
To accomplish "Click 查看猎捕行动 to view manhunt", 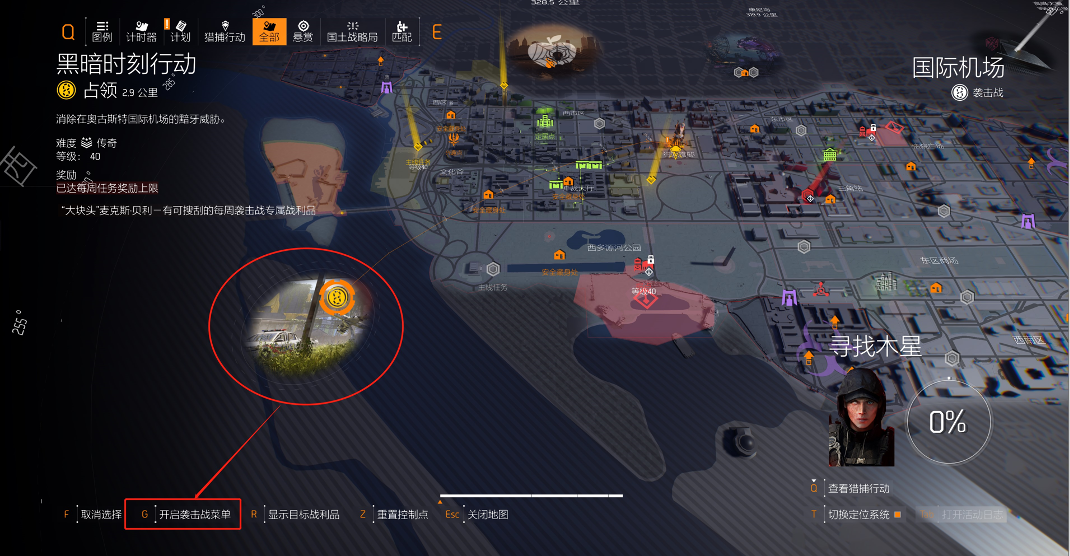I will [x=858, y=489].
